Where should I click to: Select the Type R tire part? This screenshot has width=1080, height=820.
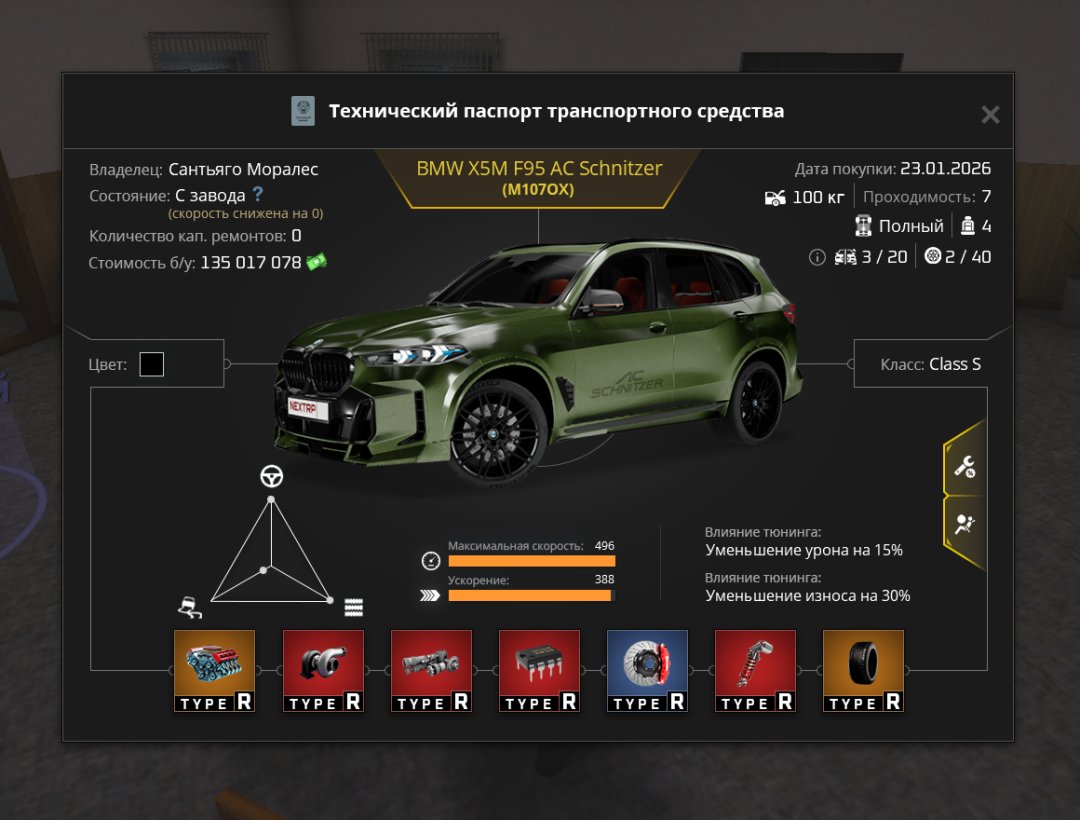click(x=862, y=670)
